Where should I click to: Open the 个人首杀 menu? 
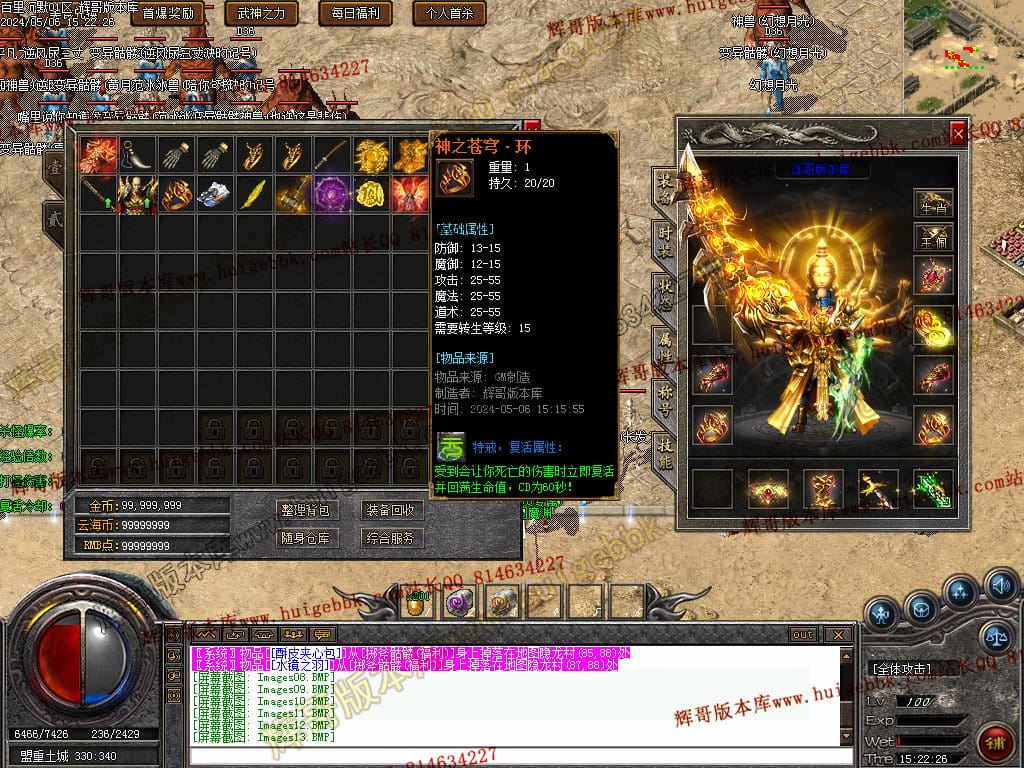point(450,14)
